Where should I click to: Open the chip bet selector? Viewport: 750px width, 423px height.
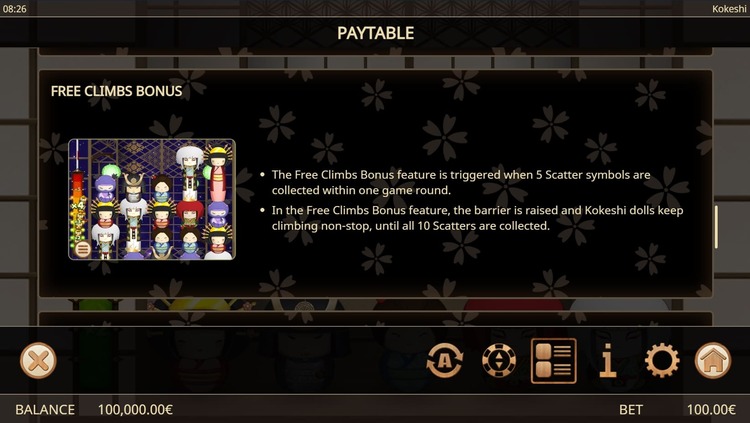point(499,360)
